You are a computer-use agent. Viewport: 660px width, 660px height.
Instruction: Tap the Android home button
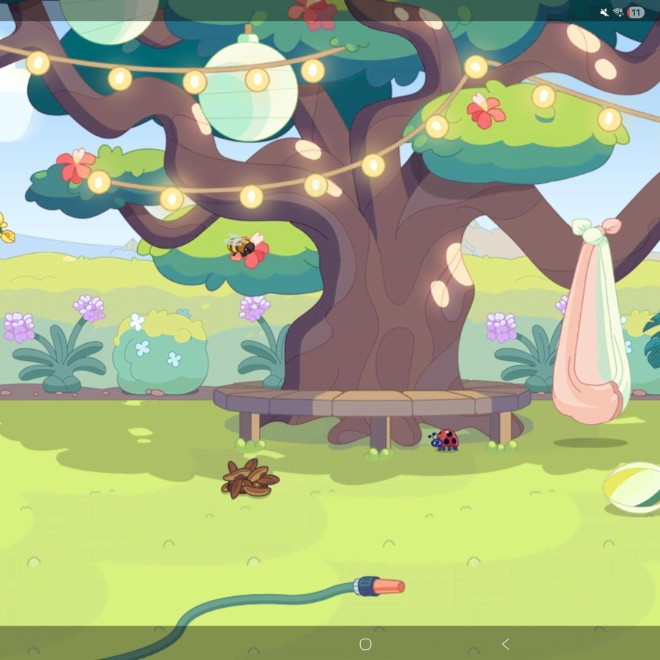click(x=365, y=644)
